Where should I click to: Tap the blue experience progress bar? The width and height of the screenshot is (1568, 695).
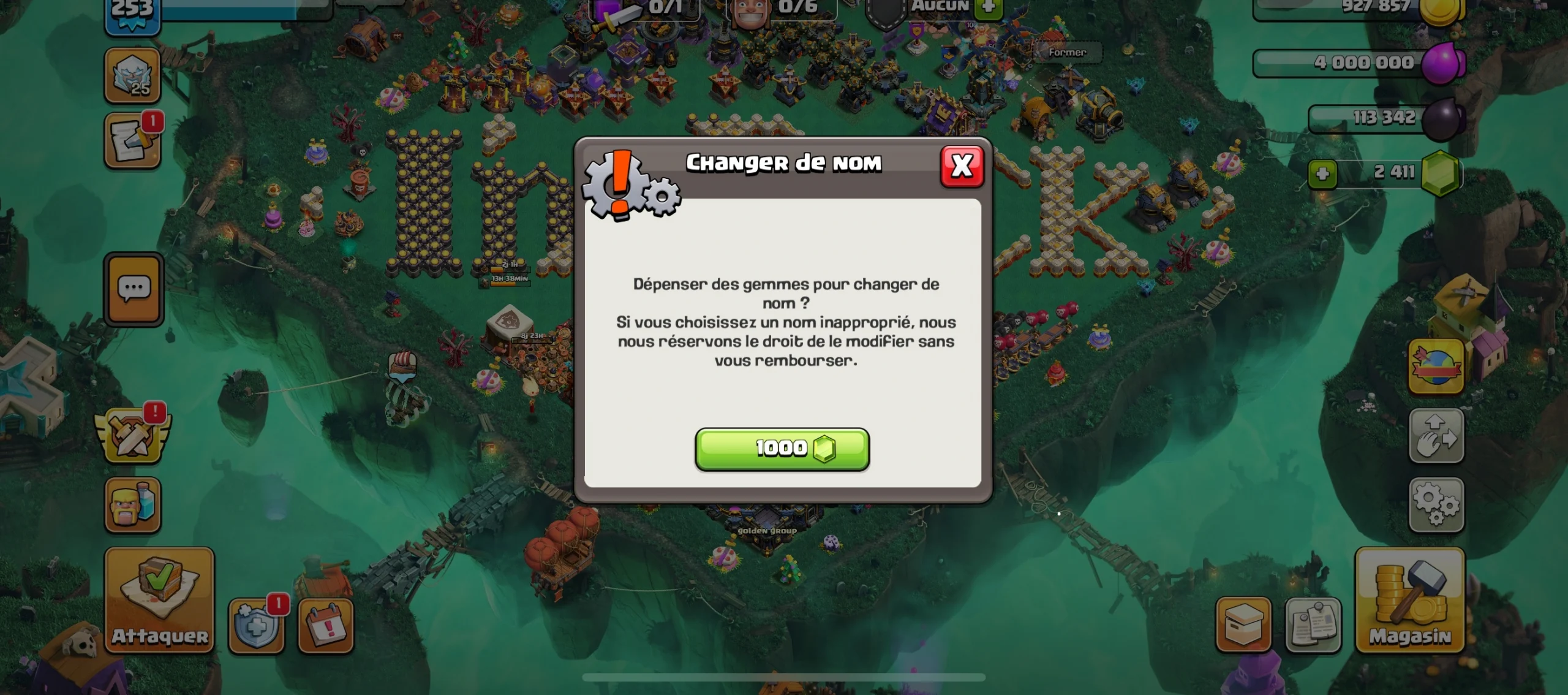(x=239, y=9)
